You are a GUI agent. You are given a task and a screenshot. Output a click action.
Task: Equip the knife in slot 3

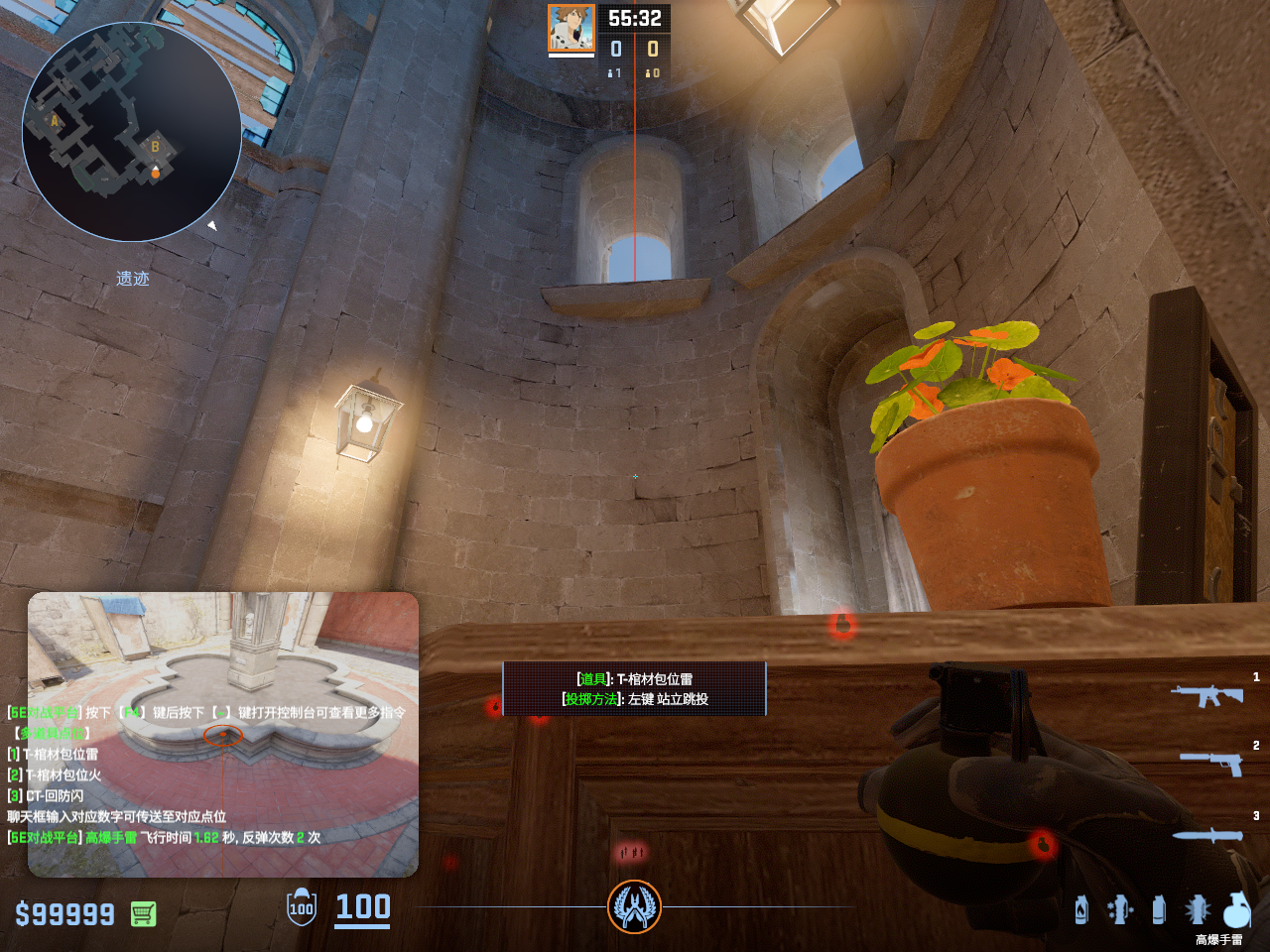pyautogui.click(x=1207, y=835)
